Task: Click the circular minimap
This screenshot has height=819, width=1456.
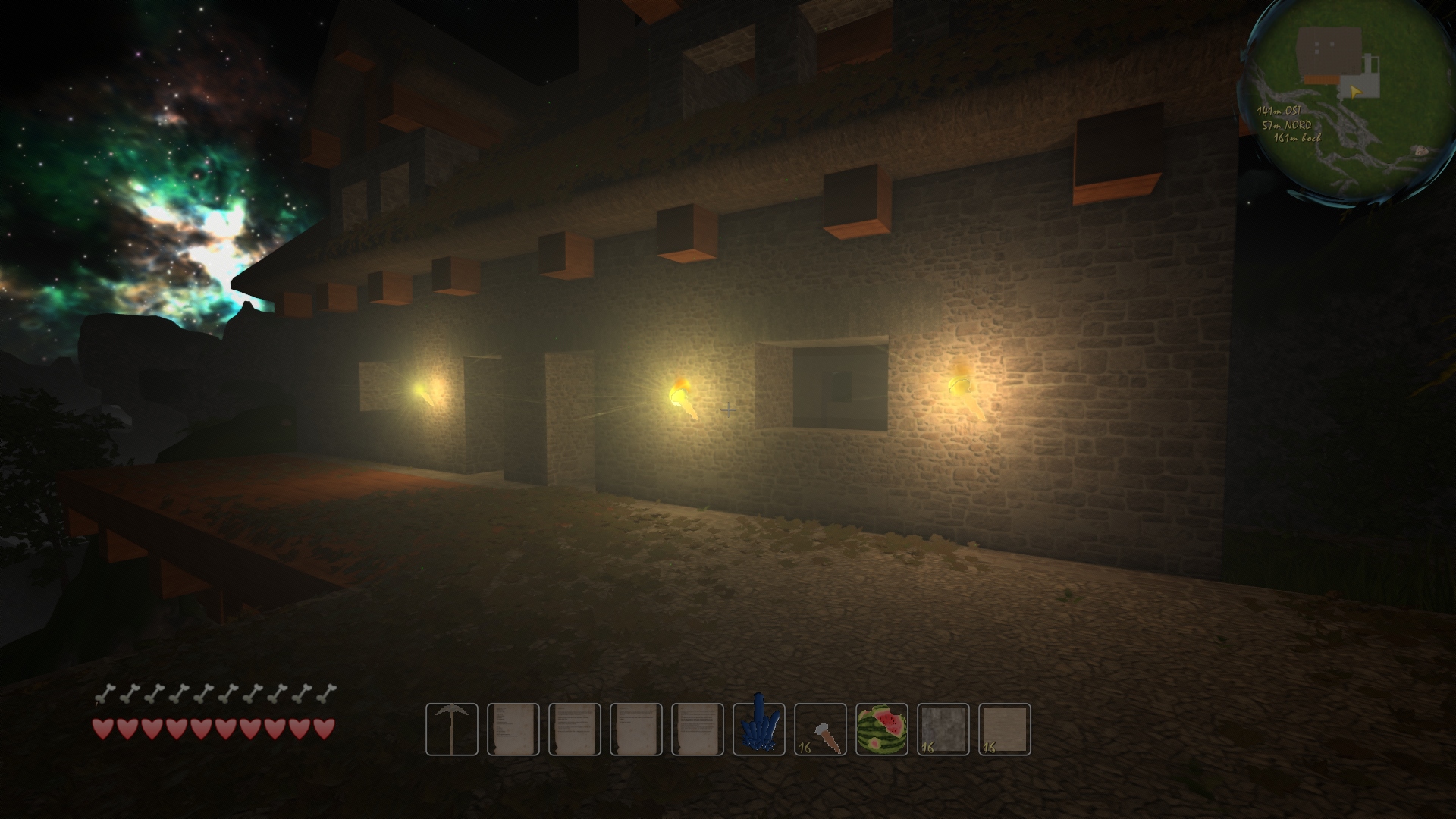Action: [1342, 102]
